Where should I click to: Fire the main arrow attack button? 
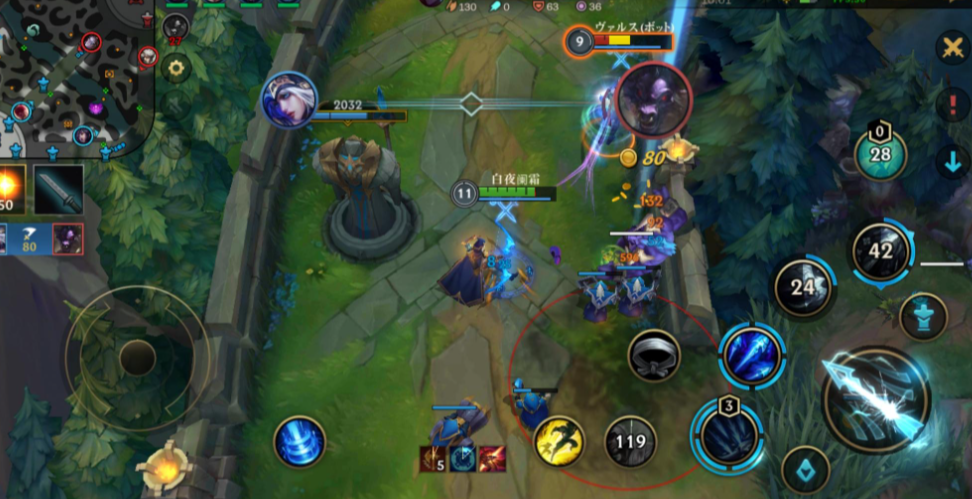click(x=875, y=399)
